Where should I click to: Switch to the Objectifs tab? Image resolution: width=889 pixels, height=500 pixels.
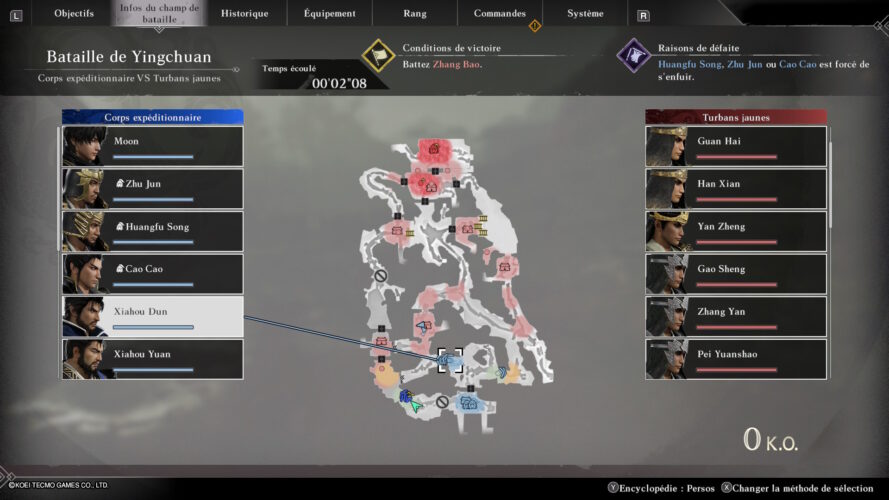pyautogui.click(x=74, y=14)
